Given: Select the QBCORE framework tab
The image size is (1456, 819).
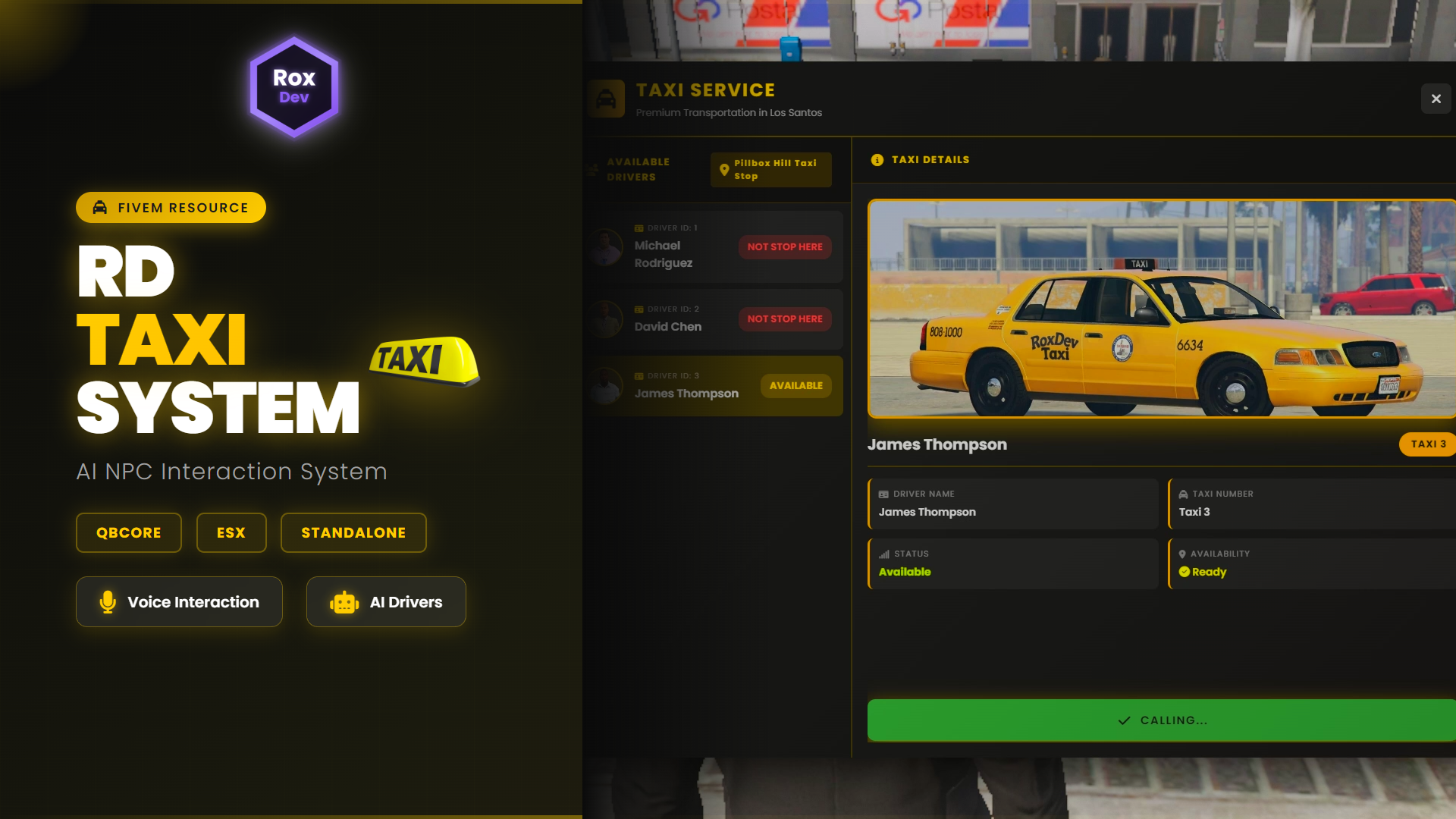Looking at the screenshot, I should tap(128, 532).
